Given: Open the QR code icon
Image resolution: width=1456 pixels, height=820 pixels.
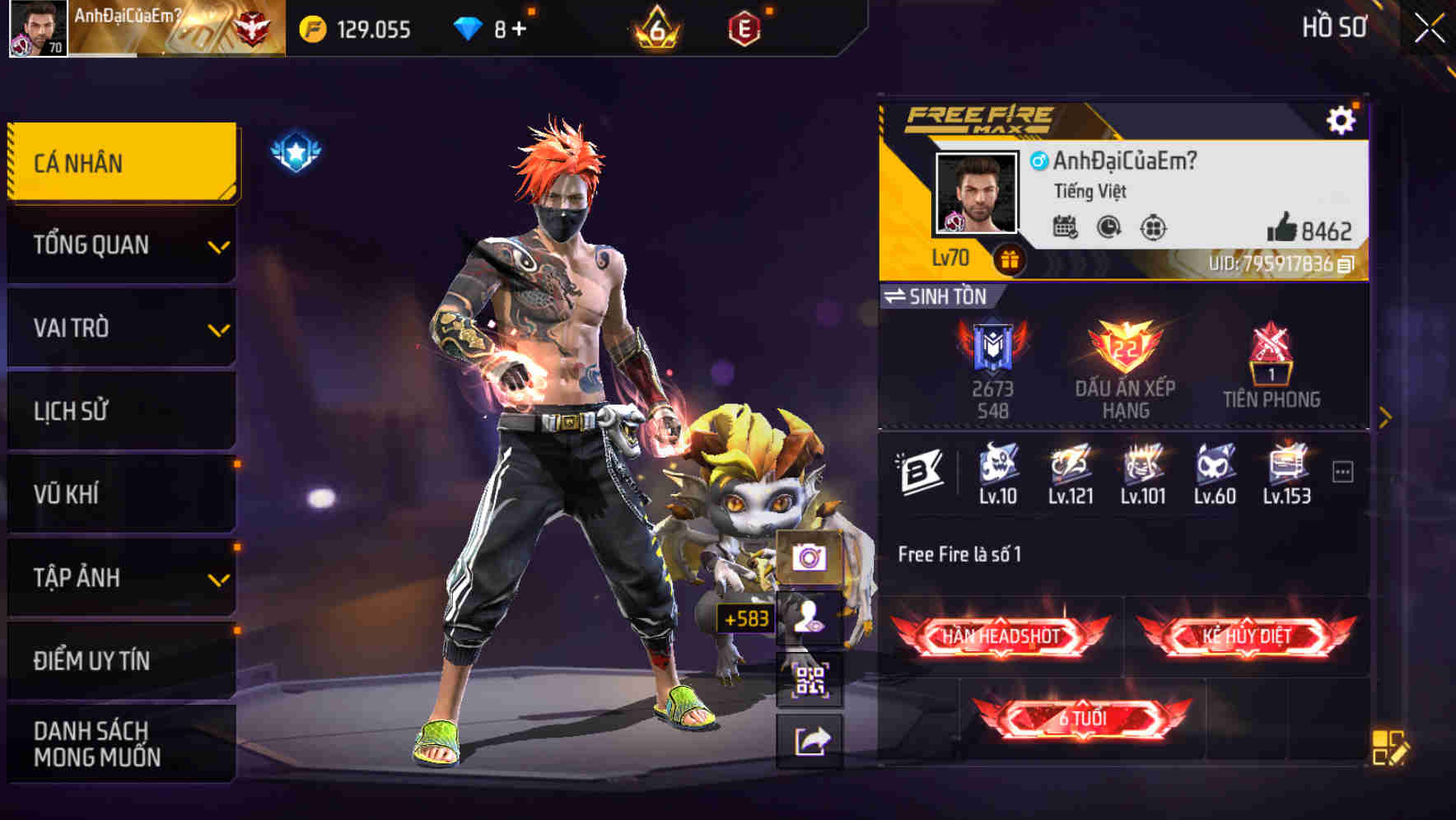Looking at the screenshot, I should click(x=812, y=680).
